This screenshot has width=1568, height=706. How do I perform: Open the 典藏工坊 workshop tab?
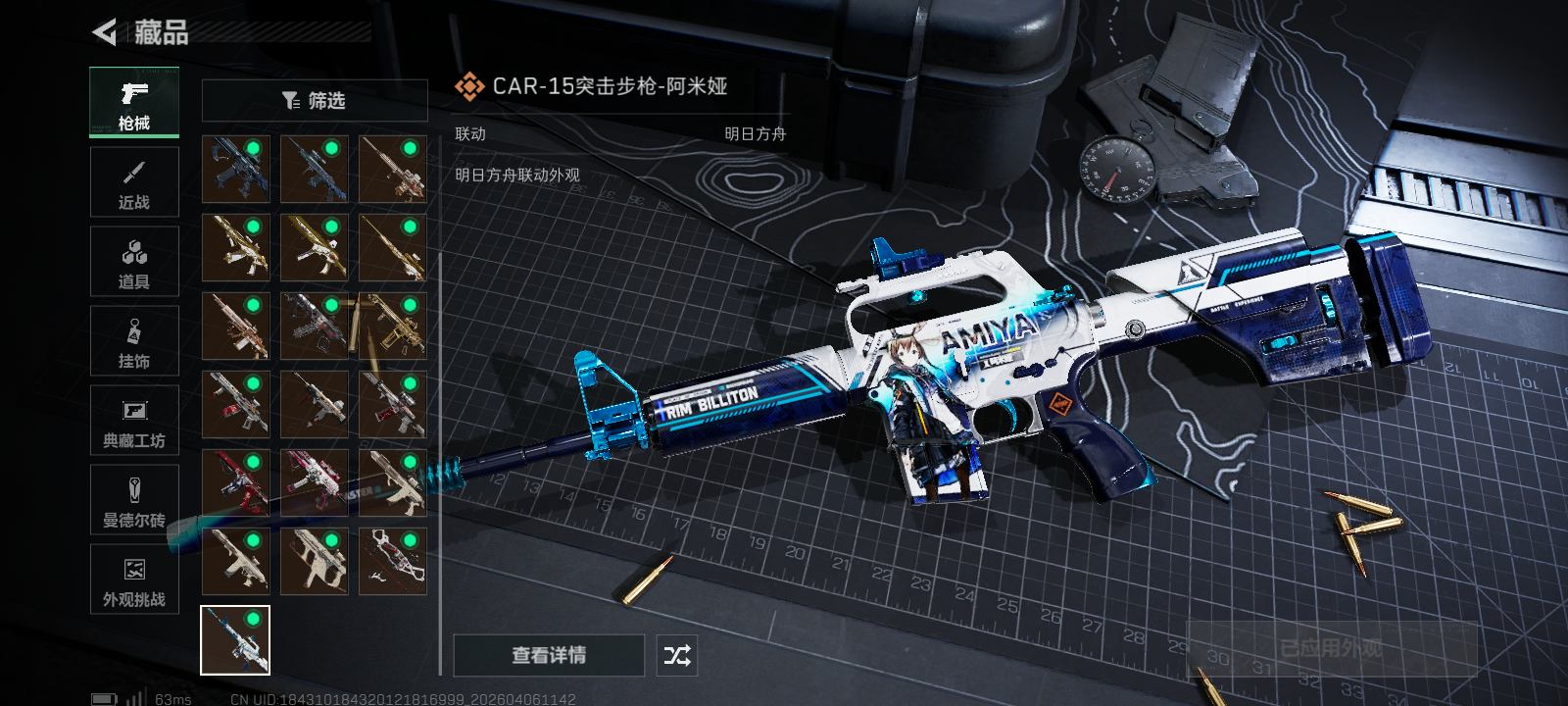[134, 421]
